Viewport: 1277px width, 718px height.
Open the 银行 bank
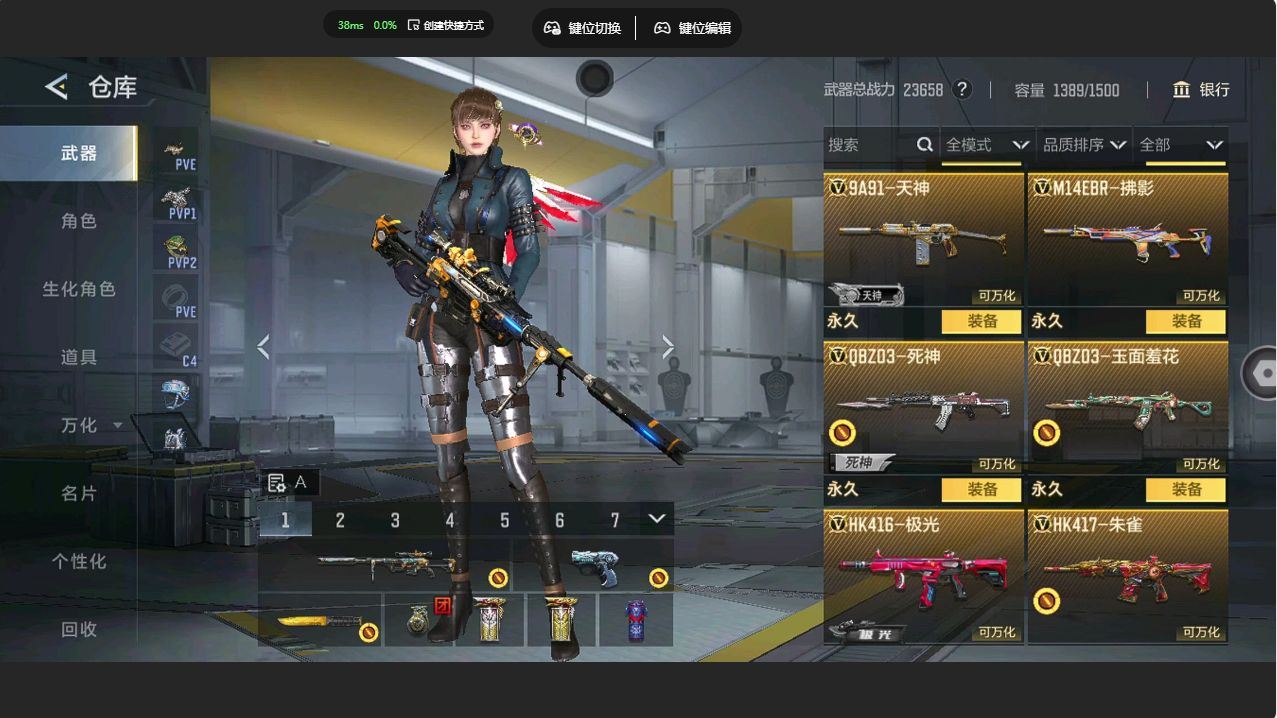(x=1201, y=90)
